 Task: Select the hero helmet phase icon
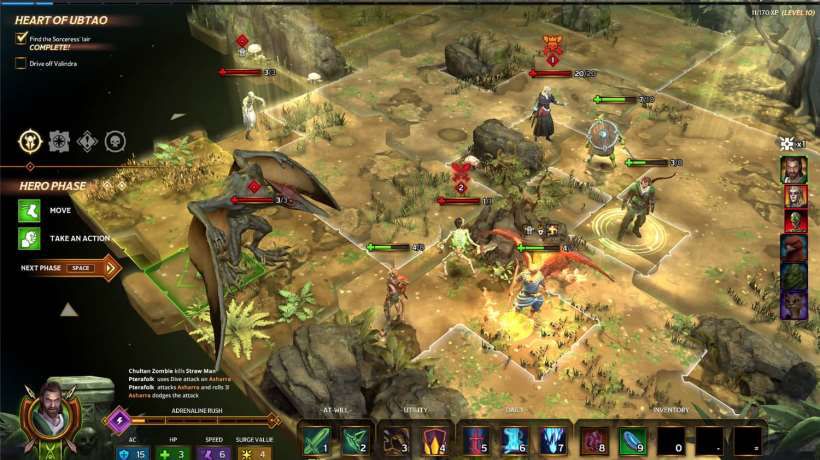click(x=29, y=142)
